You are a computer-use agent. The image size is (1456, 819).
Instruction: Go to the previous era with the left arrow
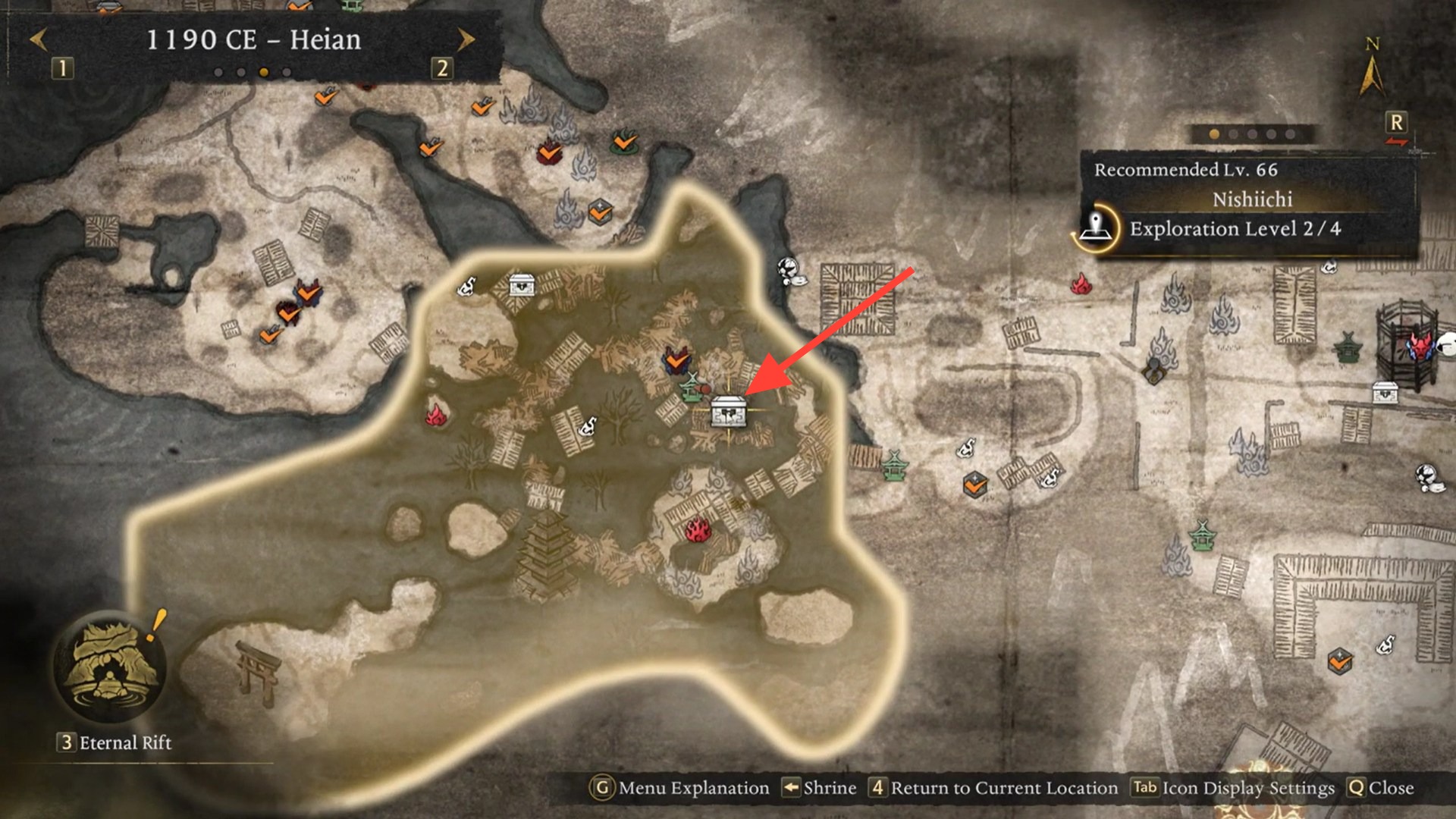click(x=39, y=39)
